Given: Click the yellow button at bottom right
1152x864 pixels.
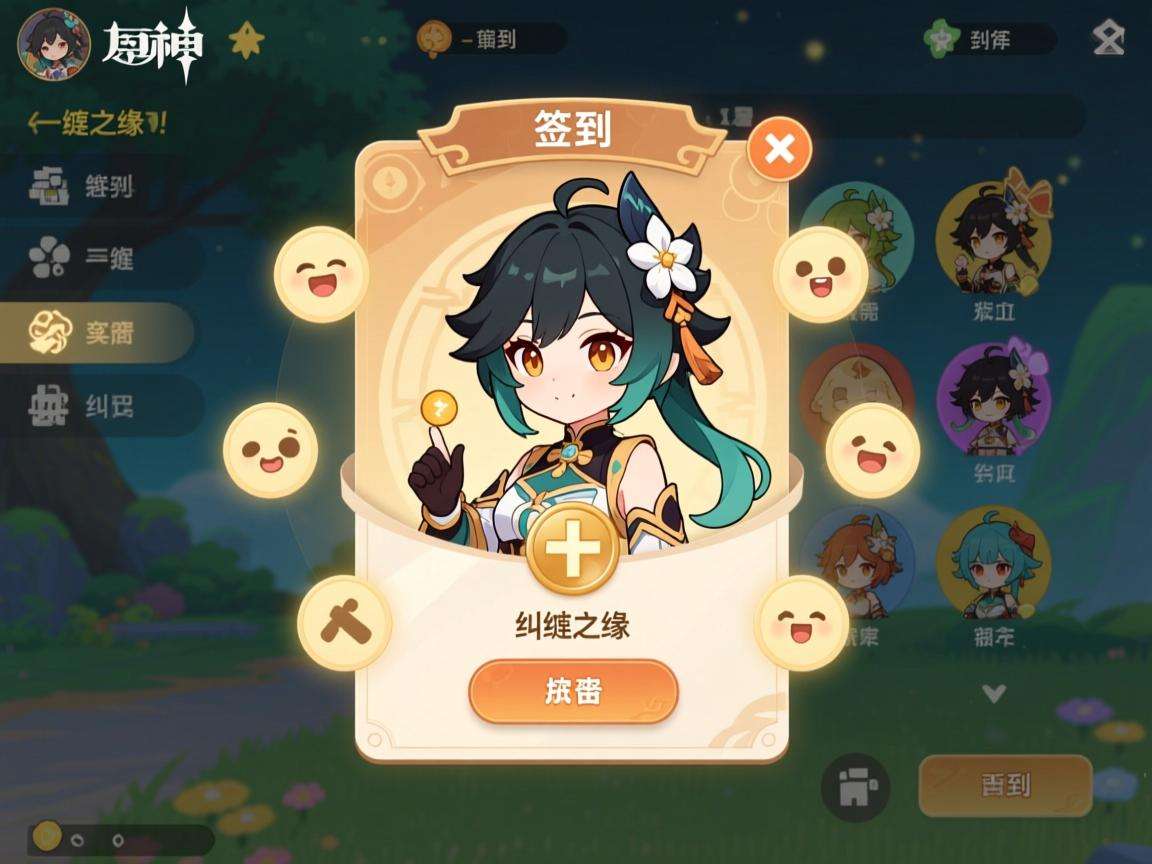Looking at the screenshot, I should [x=1005, y=785].
